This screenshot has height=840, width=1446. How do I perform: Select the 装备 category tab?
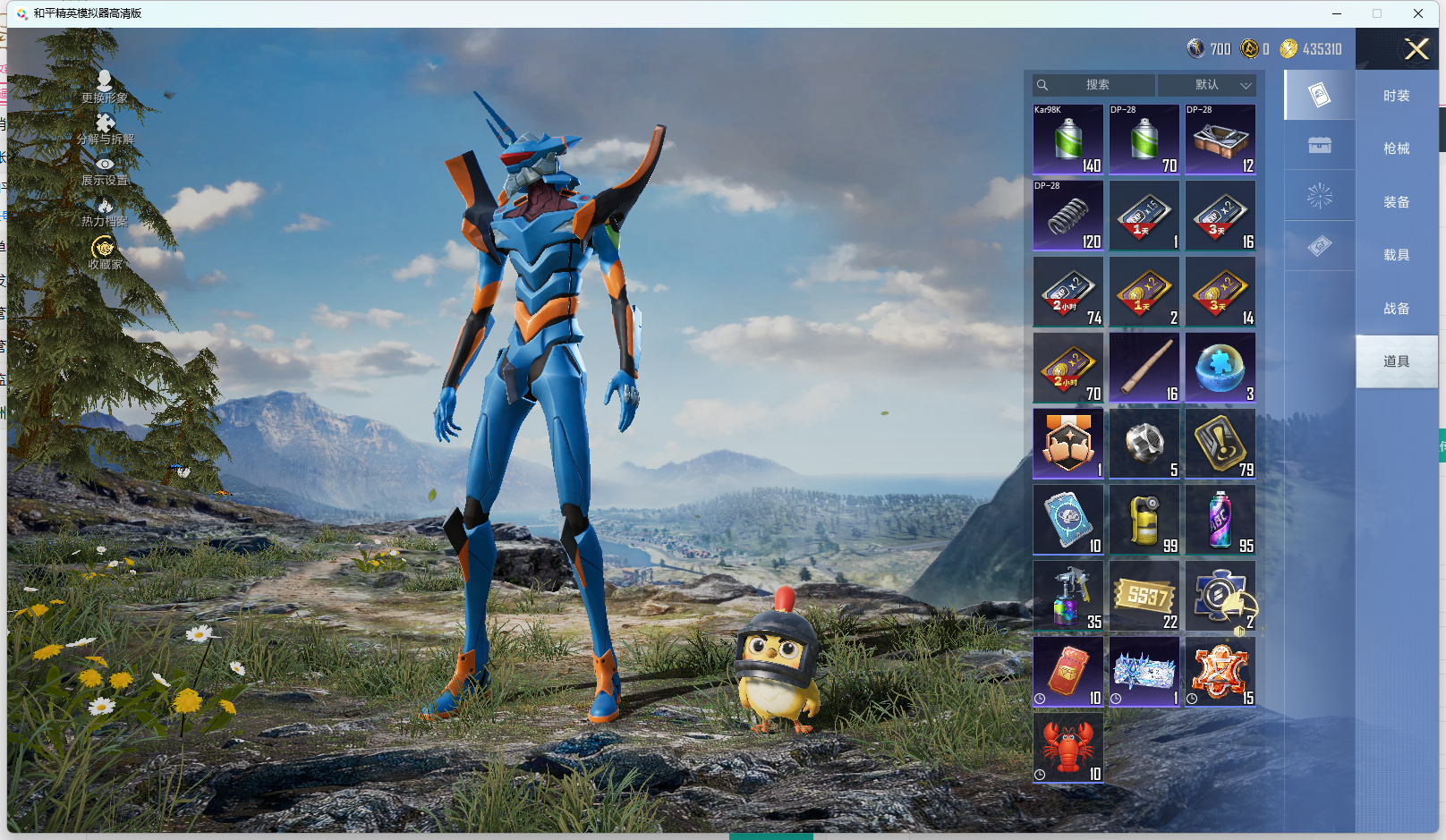coord(1396,202)
